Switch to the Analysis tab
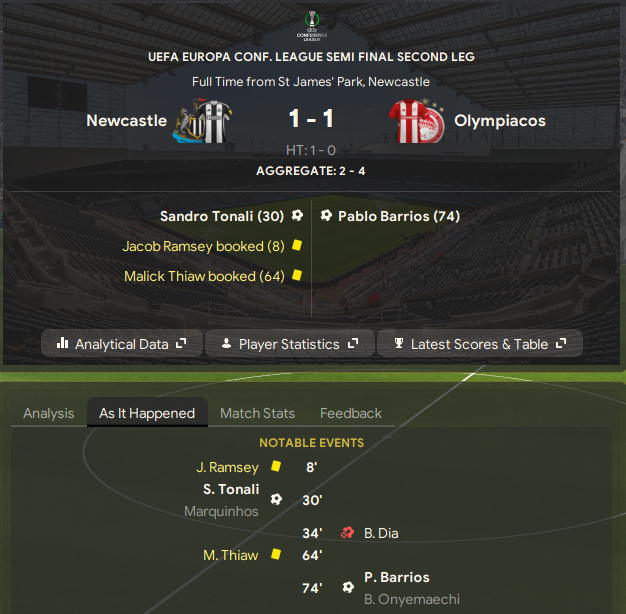Screen dimensions: 626x614 click(49, 413)
